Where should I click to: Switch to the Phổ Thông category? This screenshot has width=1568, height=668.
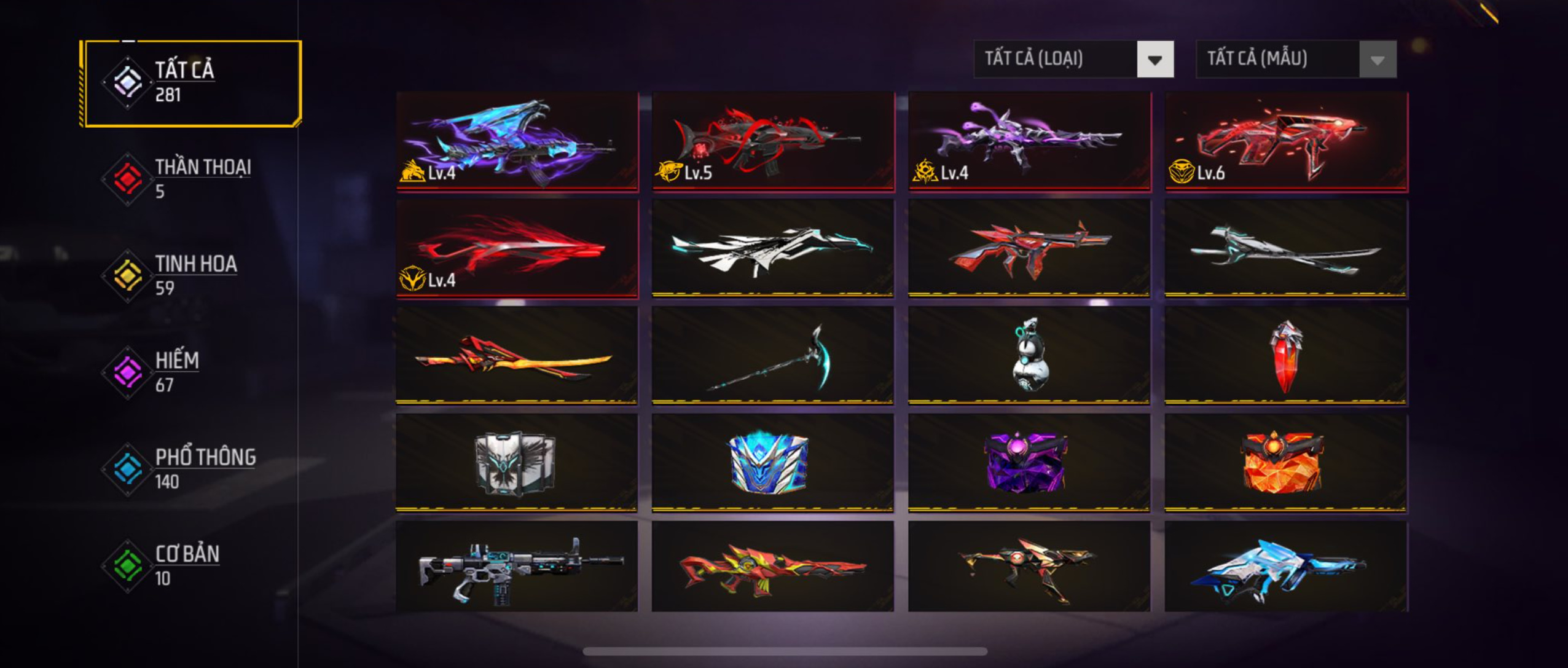(x=190, y=468)
